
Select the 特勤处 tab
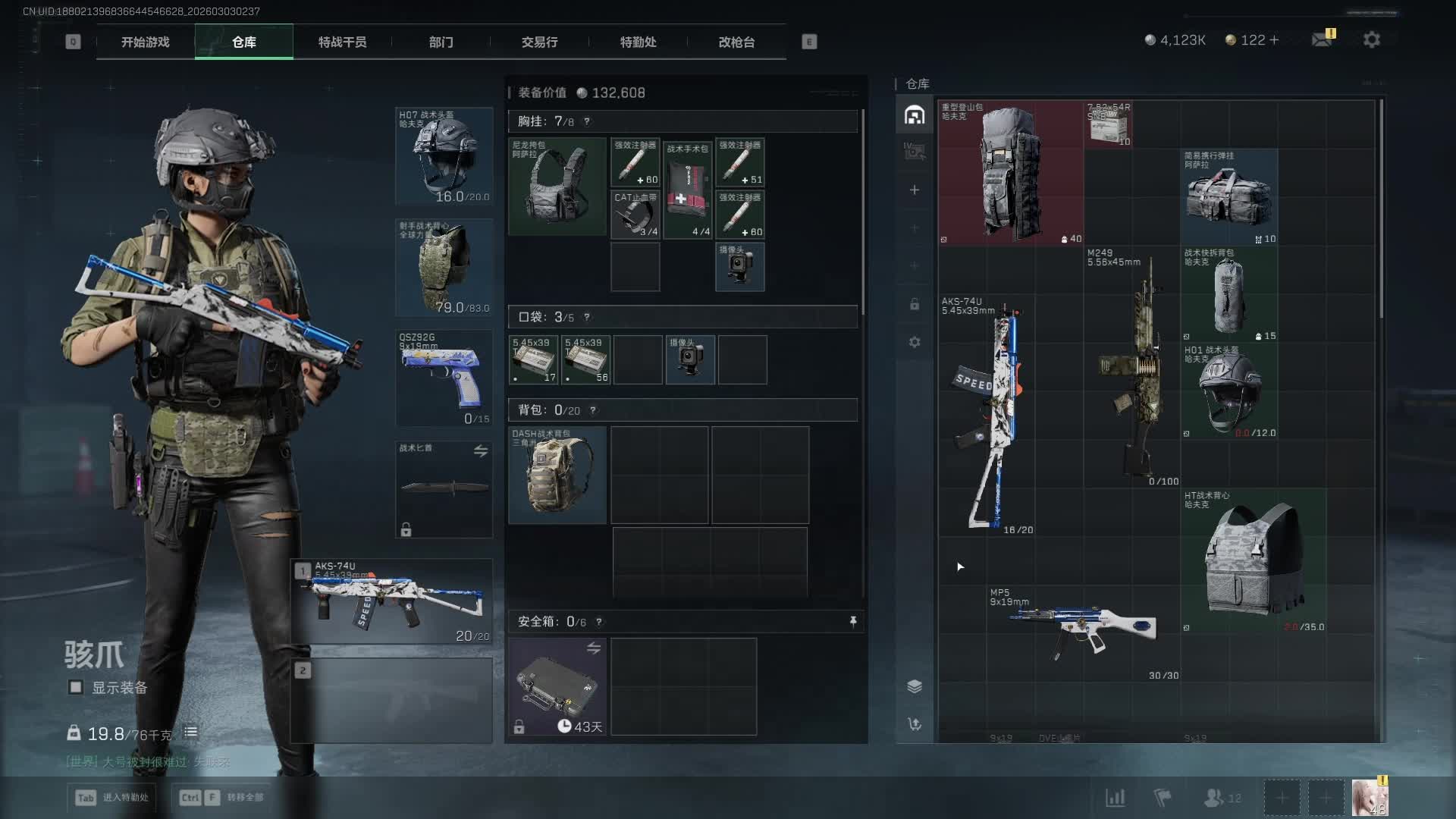[638, 42]
